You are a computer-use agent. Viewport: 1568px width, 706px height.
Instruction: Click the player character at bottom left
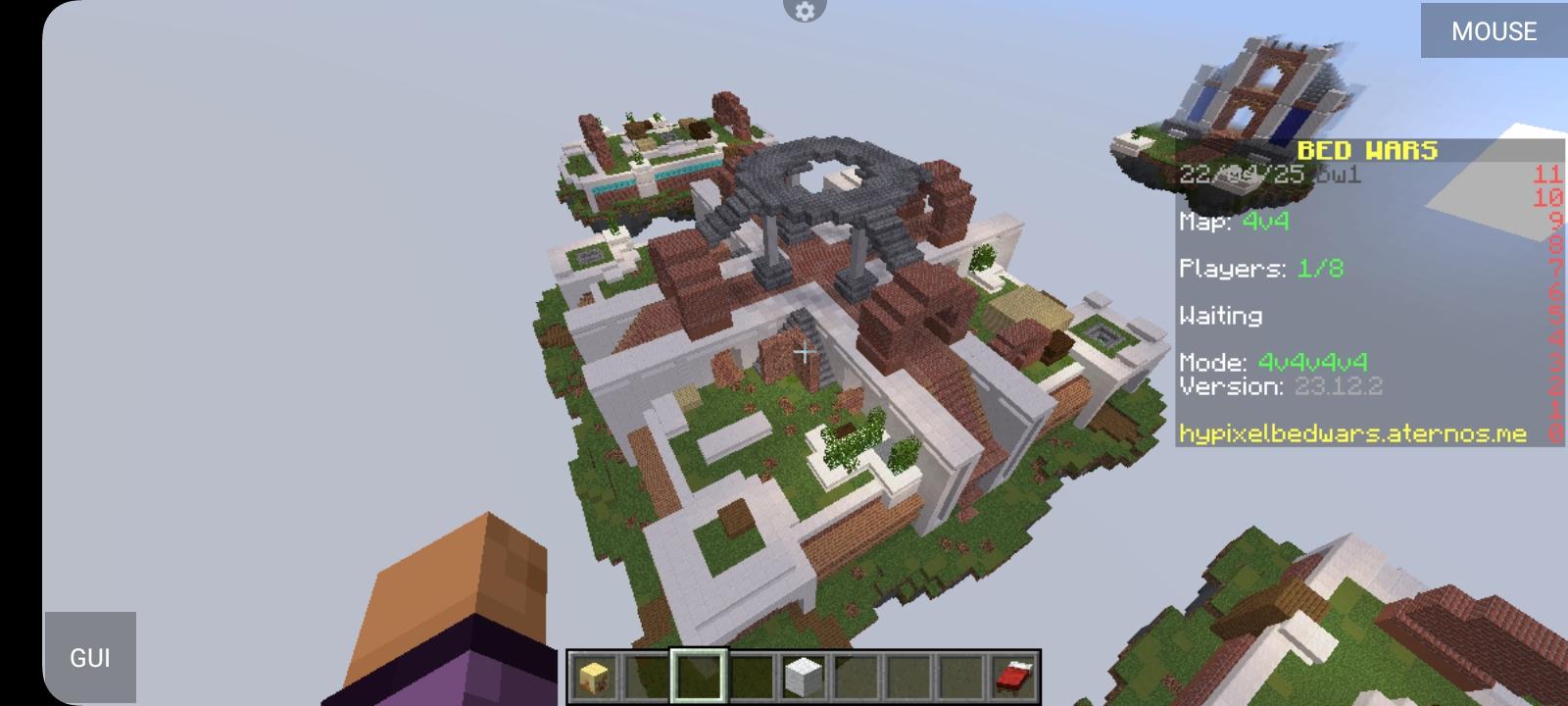(451, 608)
